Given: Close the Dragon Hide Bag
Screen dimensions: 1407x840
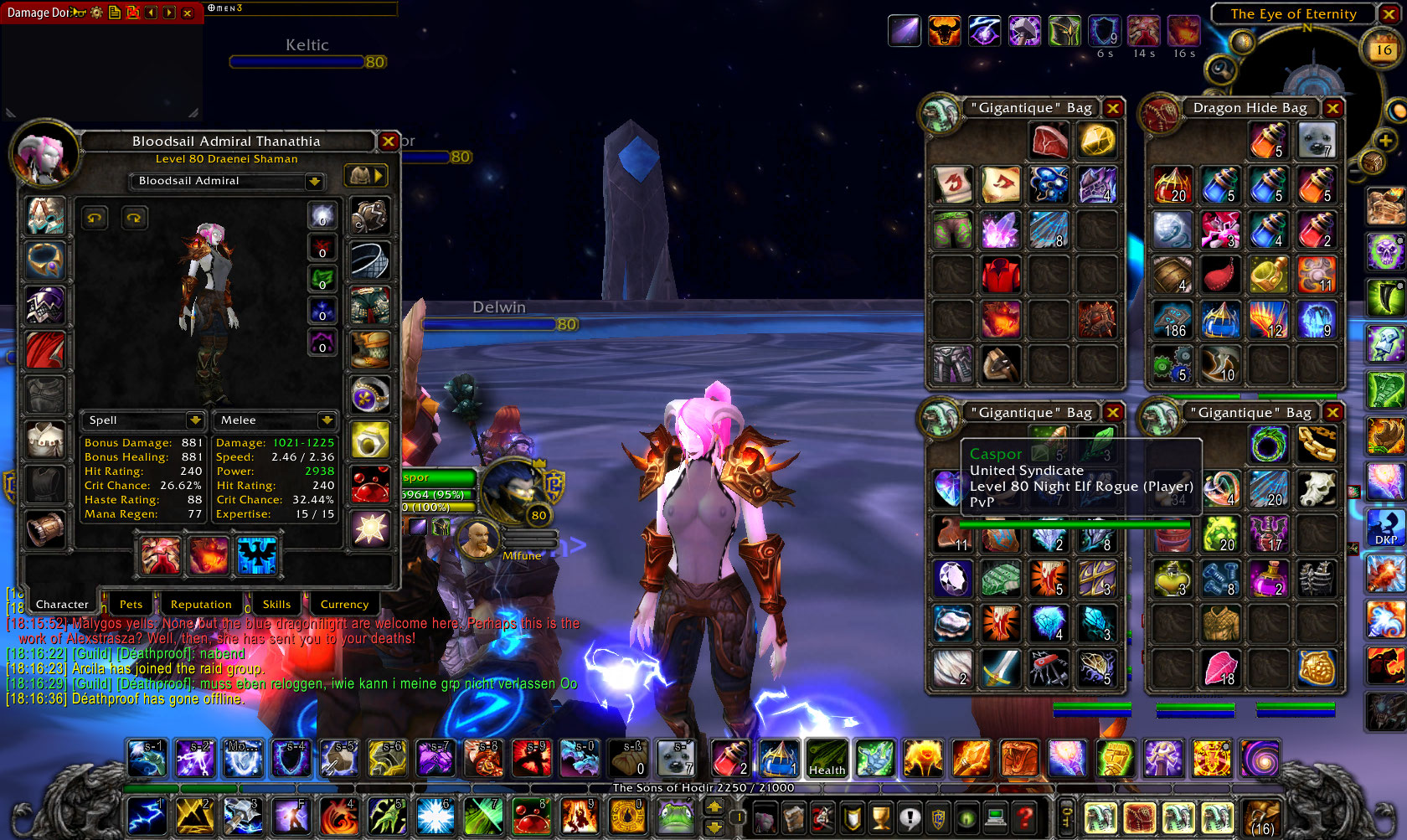Looking at the screenshot, I should pyautogui.click(x=1332, y=108).
